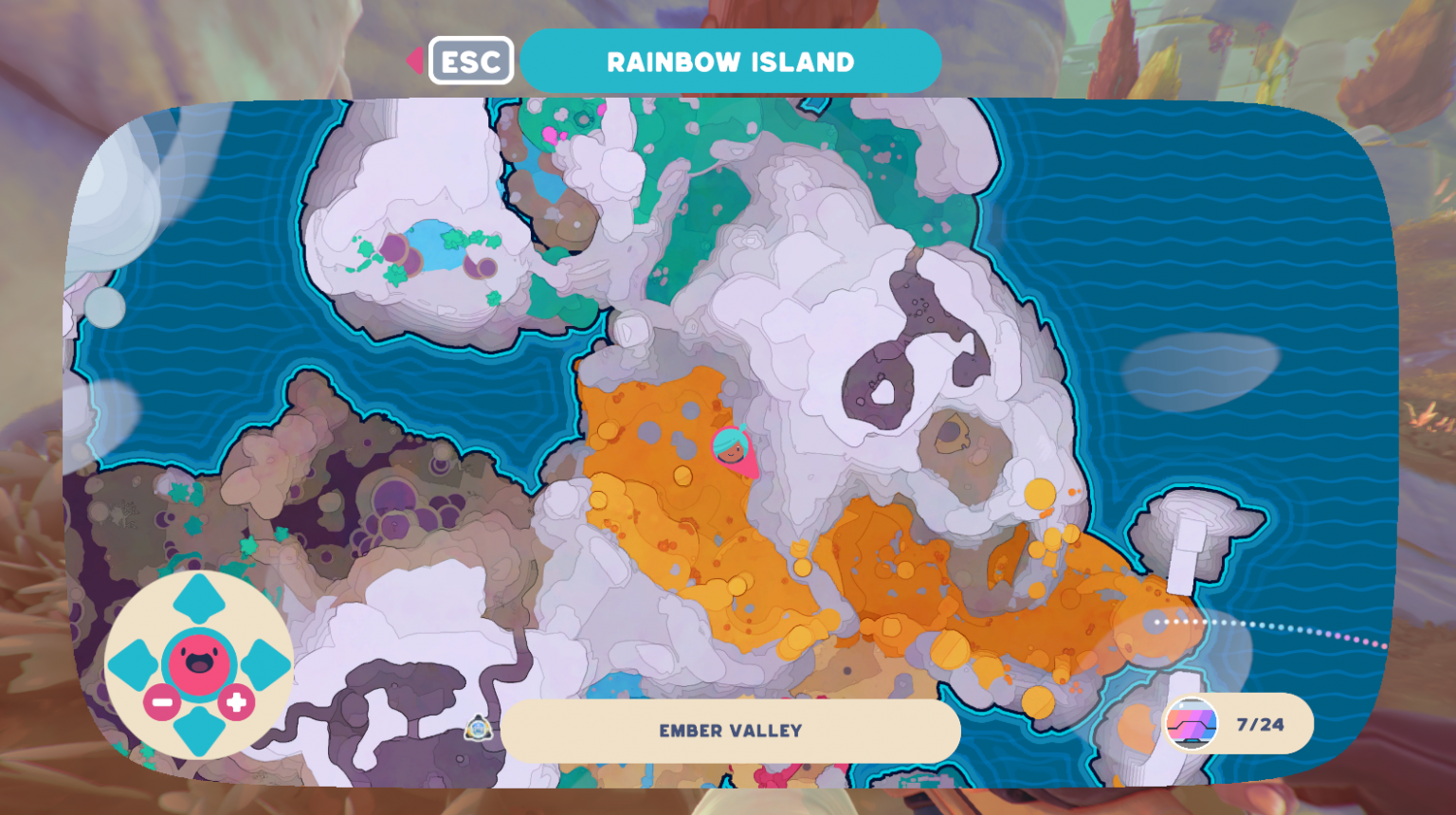Click the 7/24 map nodes badge
Screen dimensions: 1456x815
pos(1258,725)
